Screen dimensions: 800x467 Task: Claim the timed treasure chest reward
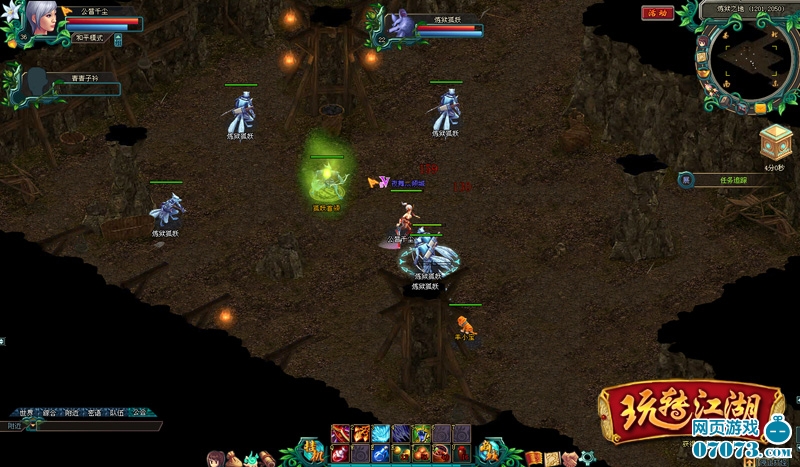[775, 143]
